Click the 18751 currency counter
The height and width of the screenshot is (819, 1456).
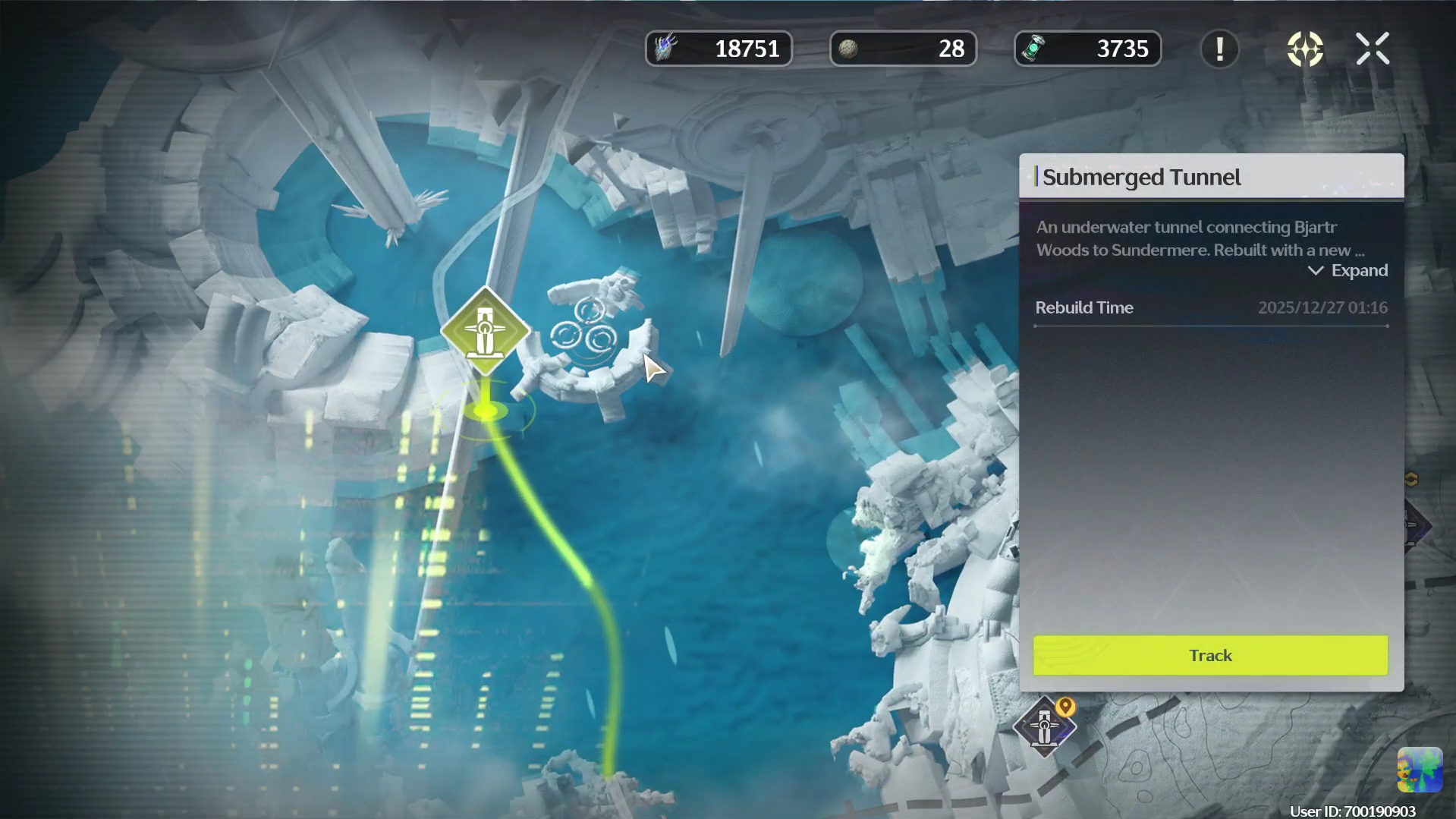pos(719,49)
